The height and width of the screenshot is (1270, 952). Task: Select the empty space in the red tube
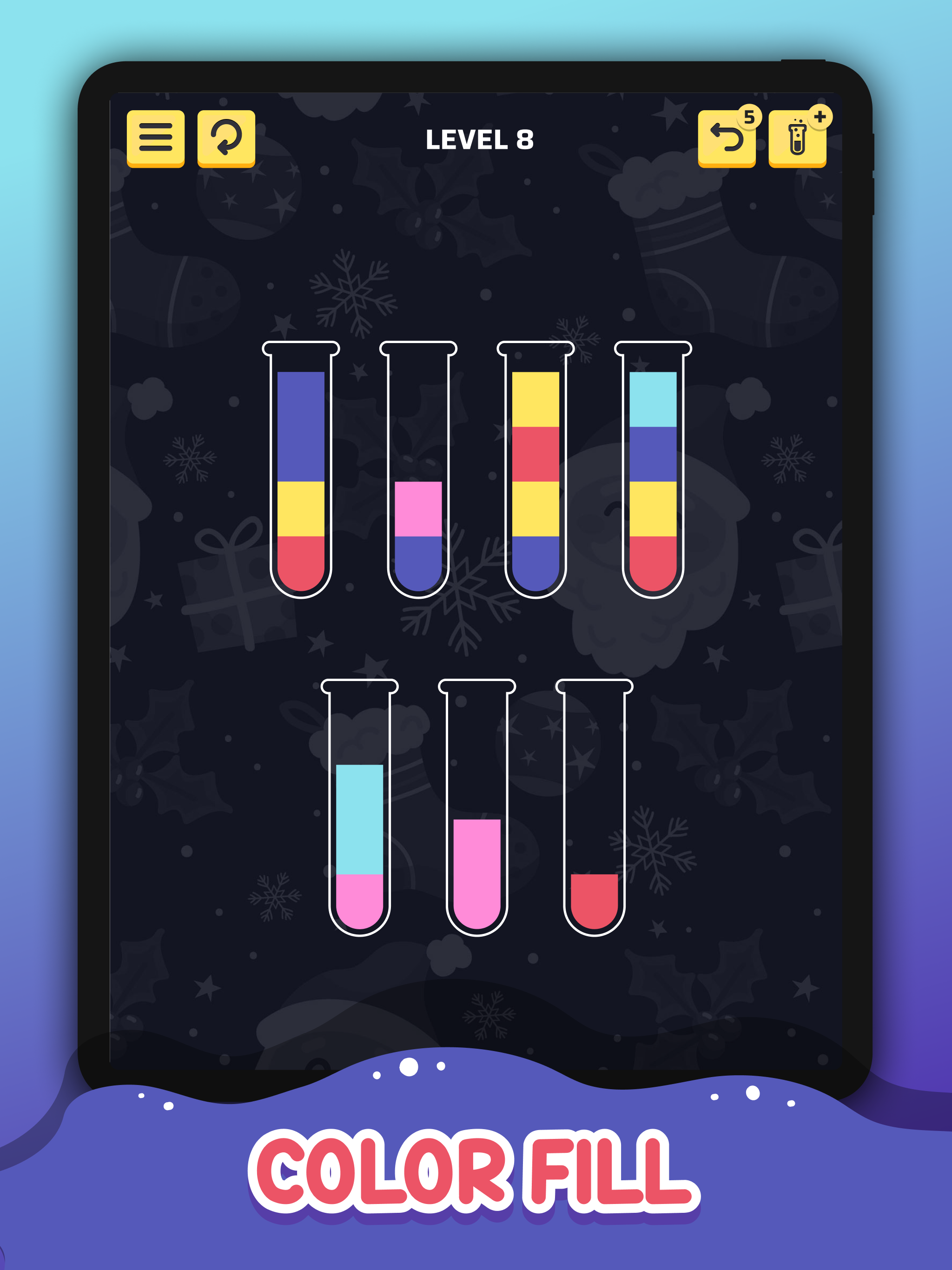pyautogui.click(x=594, y=775)
